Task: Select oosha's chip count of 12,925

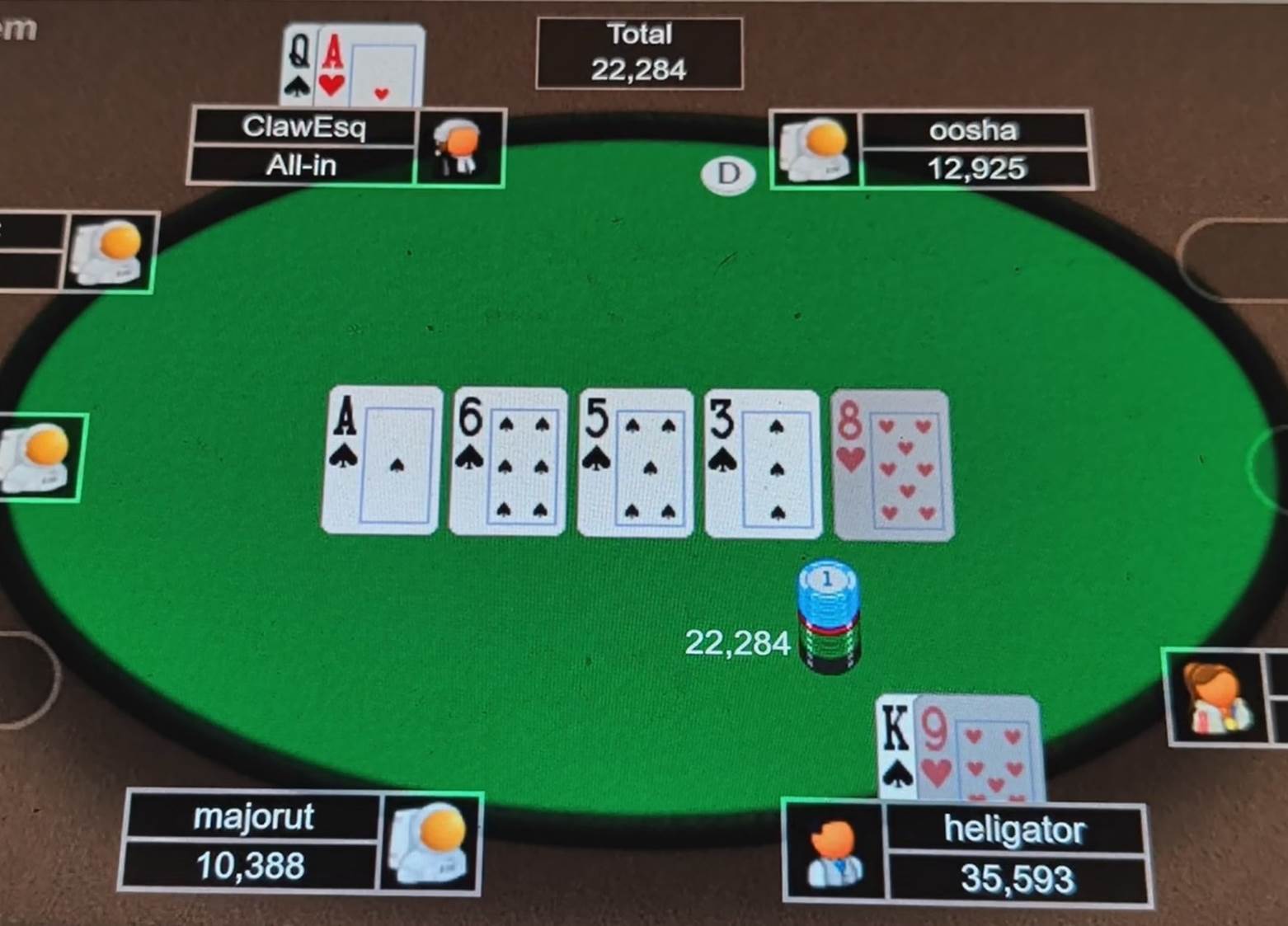Action: click(976, 168)
